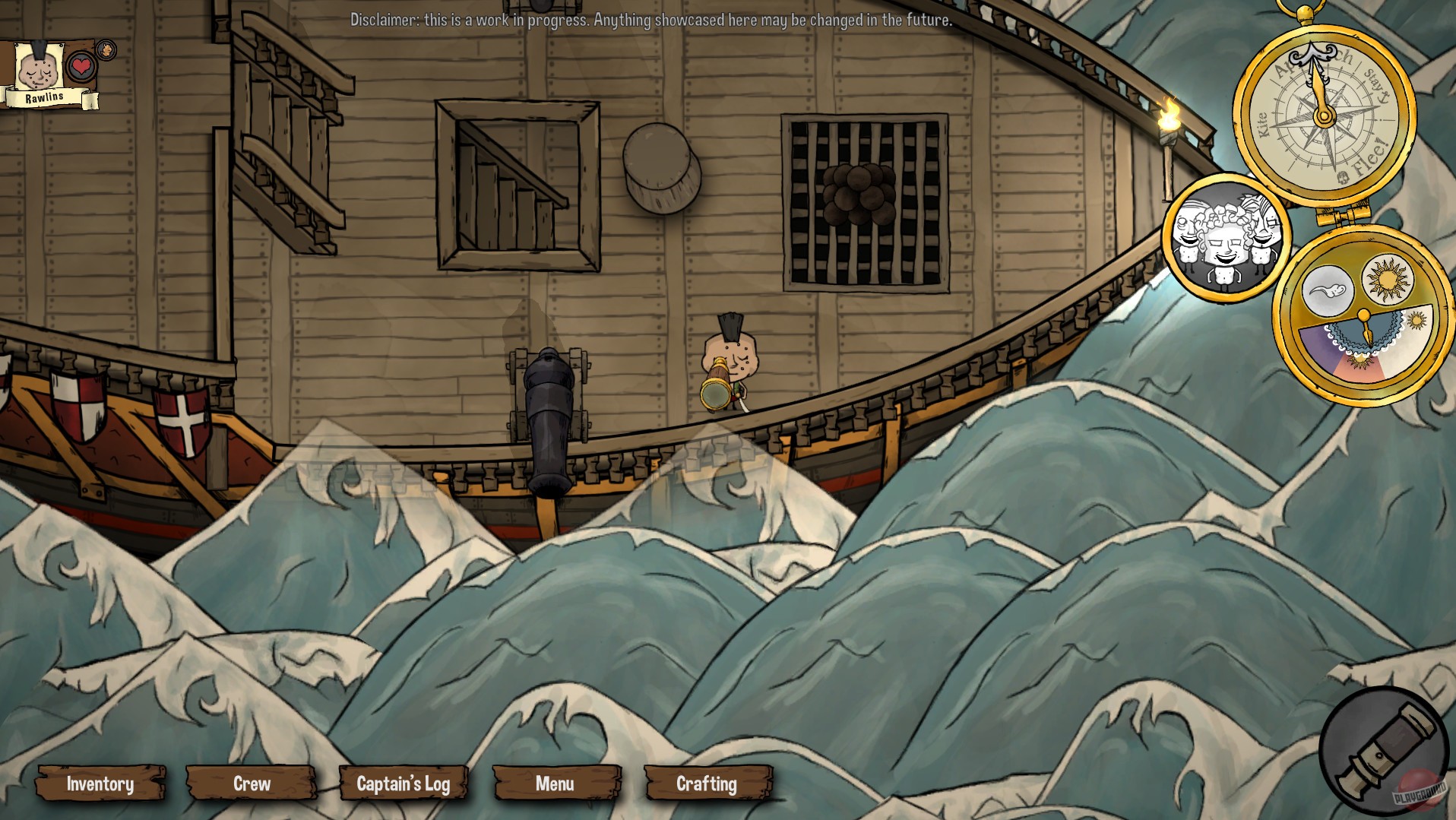View the crew faces medallion
Viewport: 1456px width, 820px height.
[1225, 239]
